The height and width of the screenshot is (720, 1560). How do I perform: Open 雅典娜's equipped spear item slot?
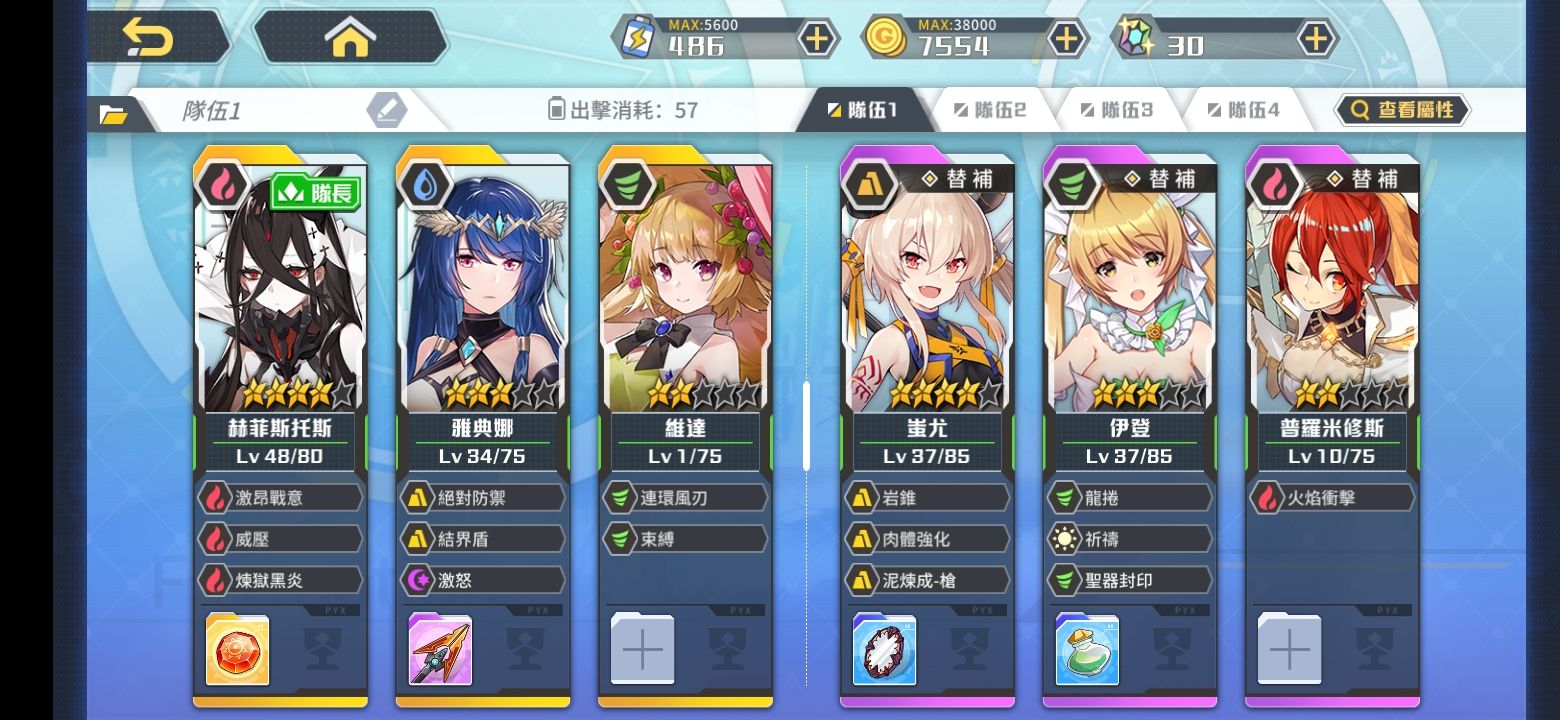[x=440, y=650]
